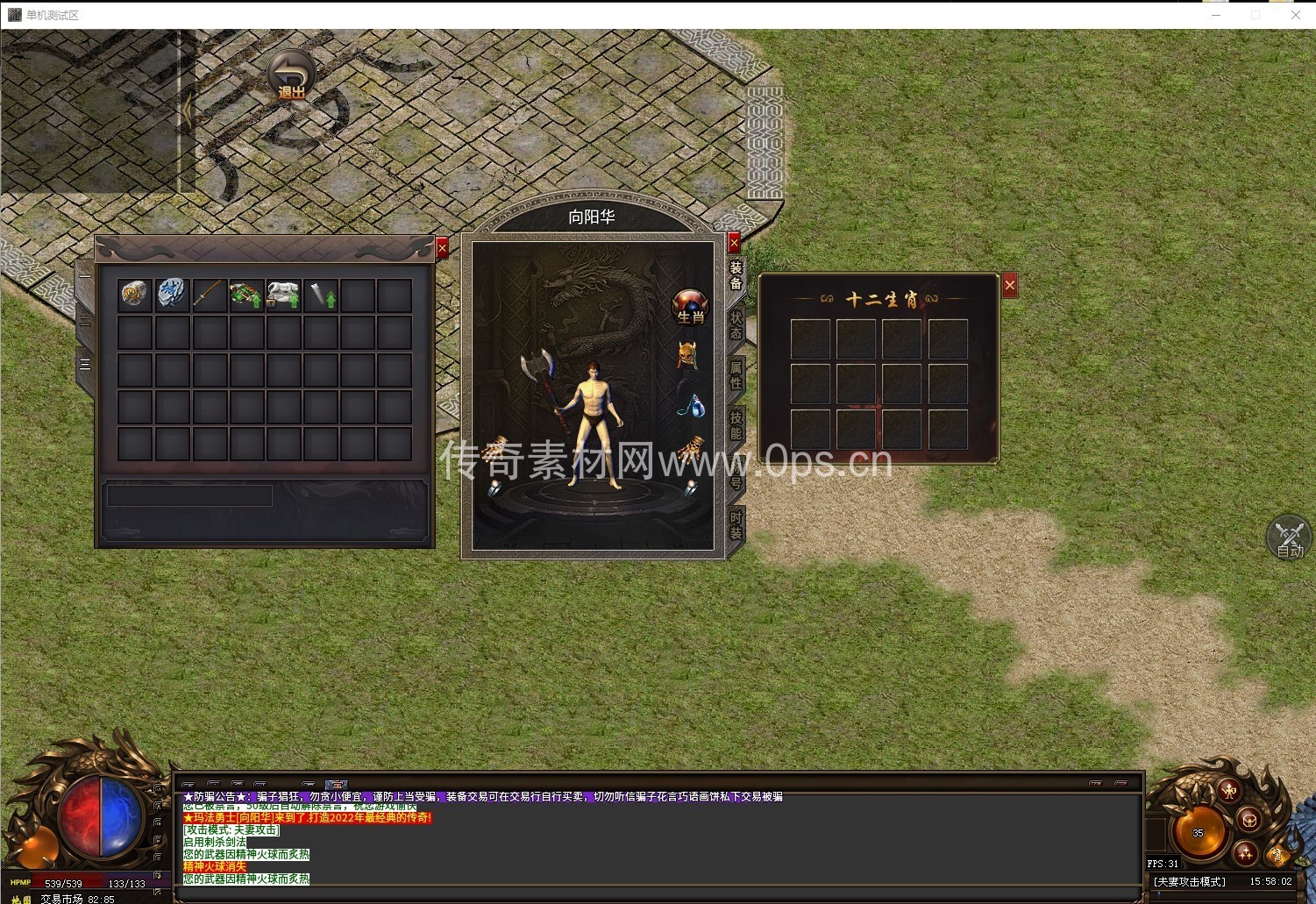Close the inventory bag window
The height and width of the screenshot is (904, 1316).
(x=442, y=248)
